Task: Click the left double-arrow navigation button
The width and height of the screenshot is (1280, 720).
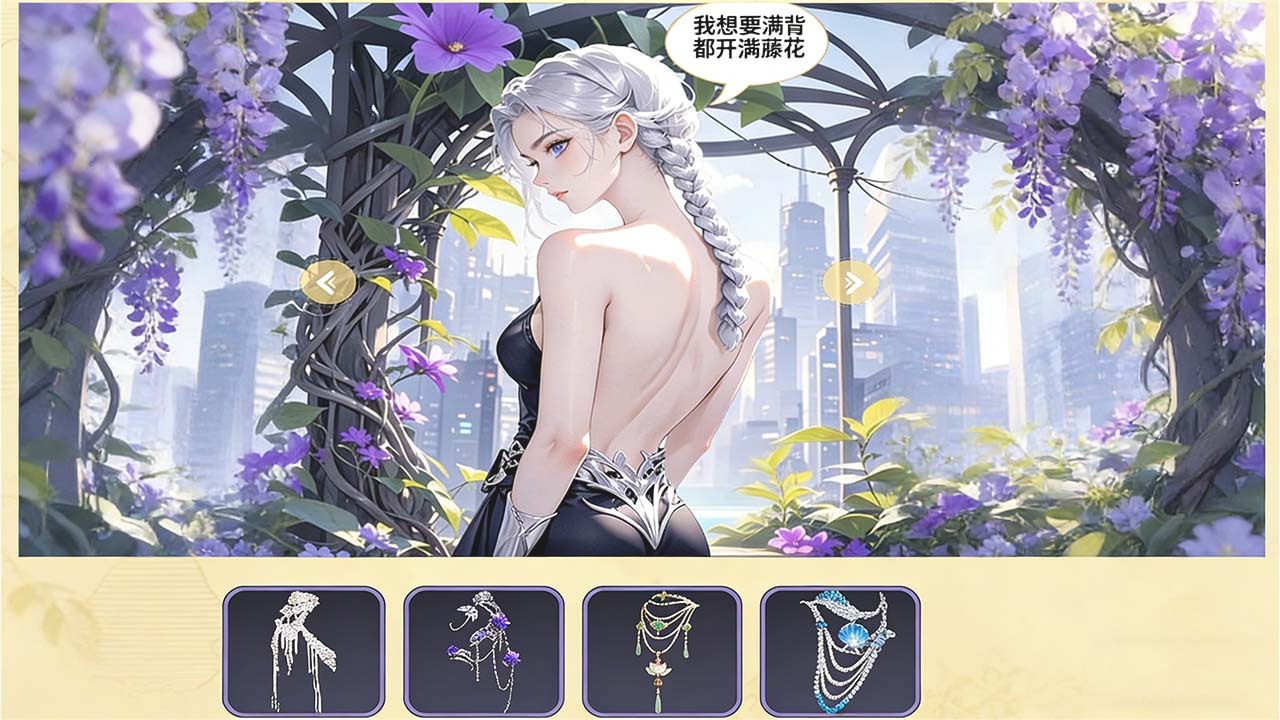Action: pos(328,283)
